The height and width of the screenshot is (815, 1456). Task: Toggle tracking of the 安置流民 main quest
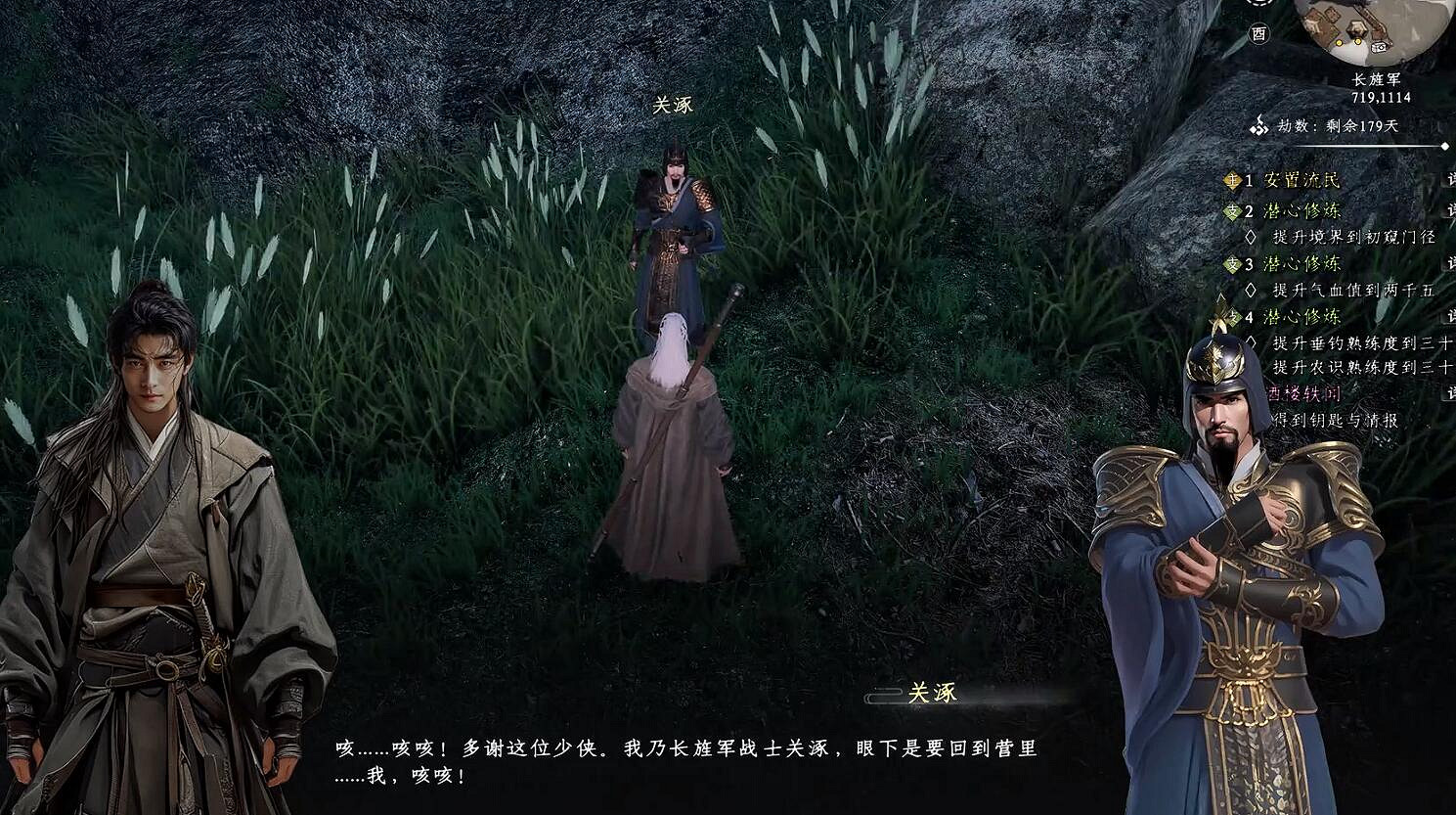pos(1302,180)
